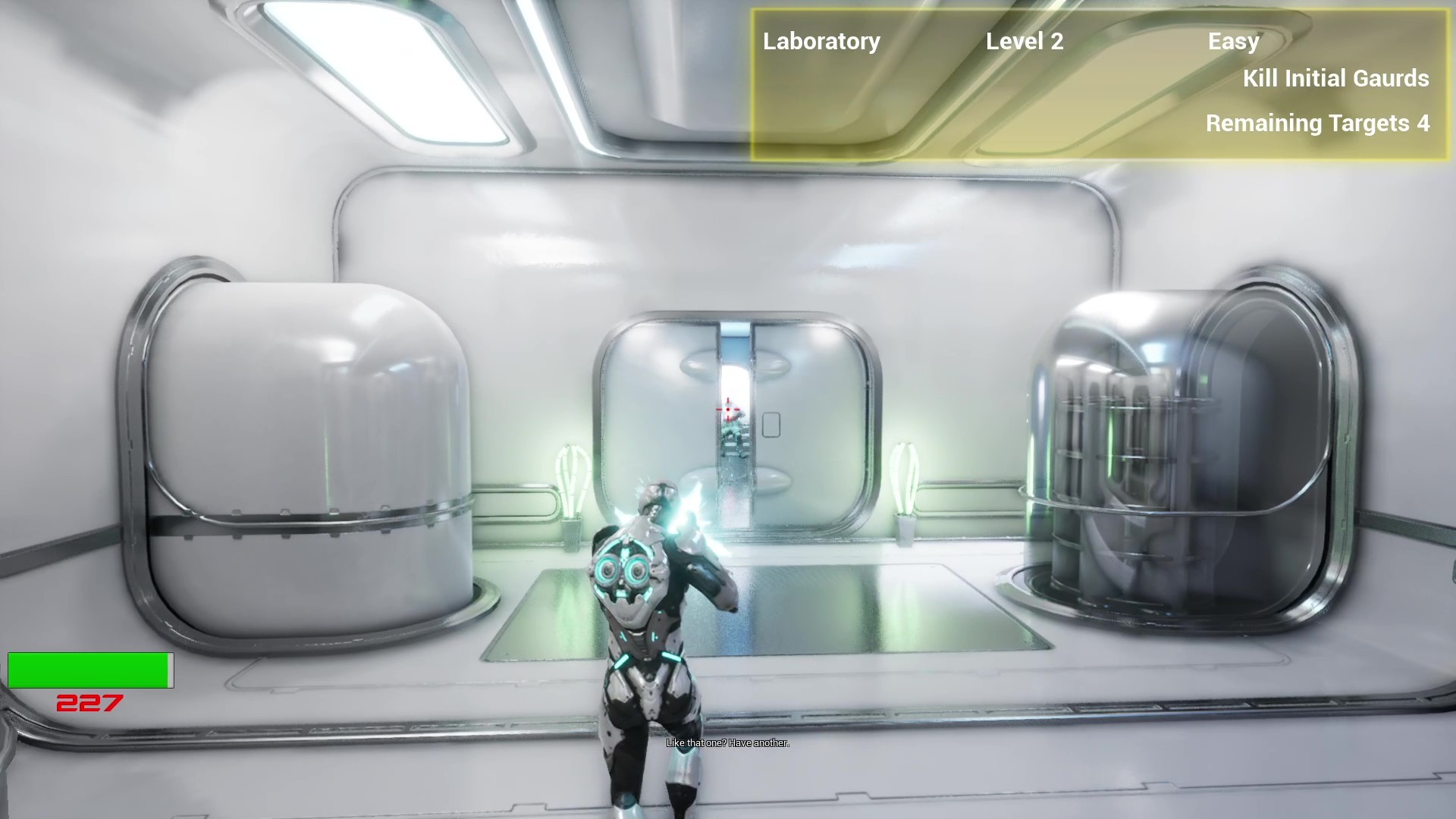Click the red 227 ammo counter
The width and height of the screenshot is (1456, 819).
(x=88, y=704)
